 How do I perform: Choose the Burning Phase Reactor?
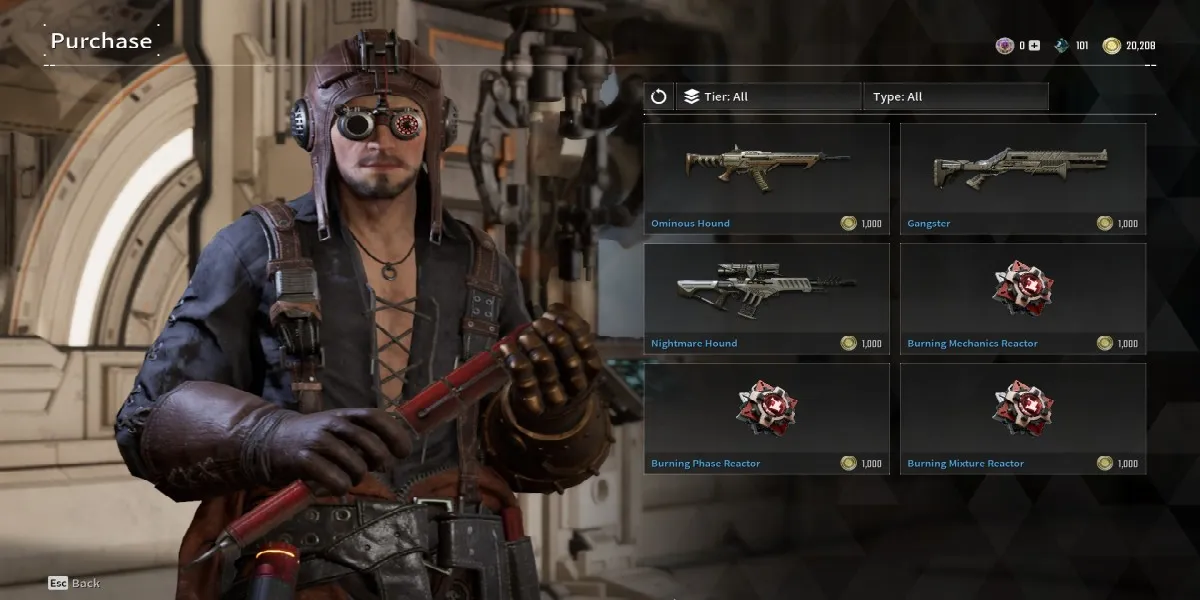[x=766, y=418]
